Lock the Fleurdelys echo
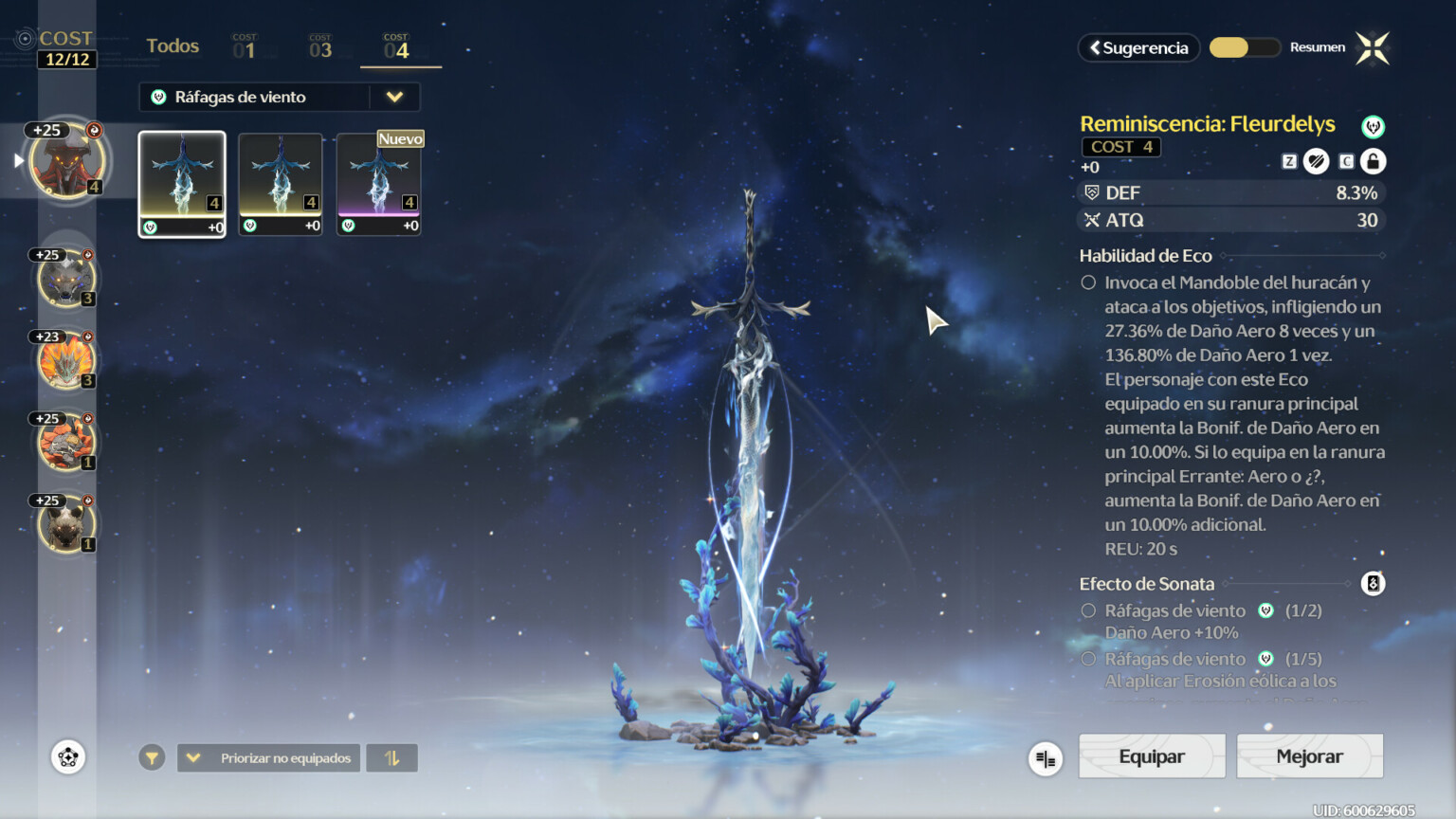1456x819 pixels. click(1374, 161)
